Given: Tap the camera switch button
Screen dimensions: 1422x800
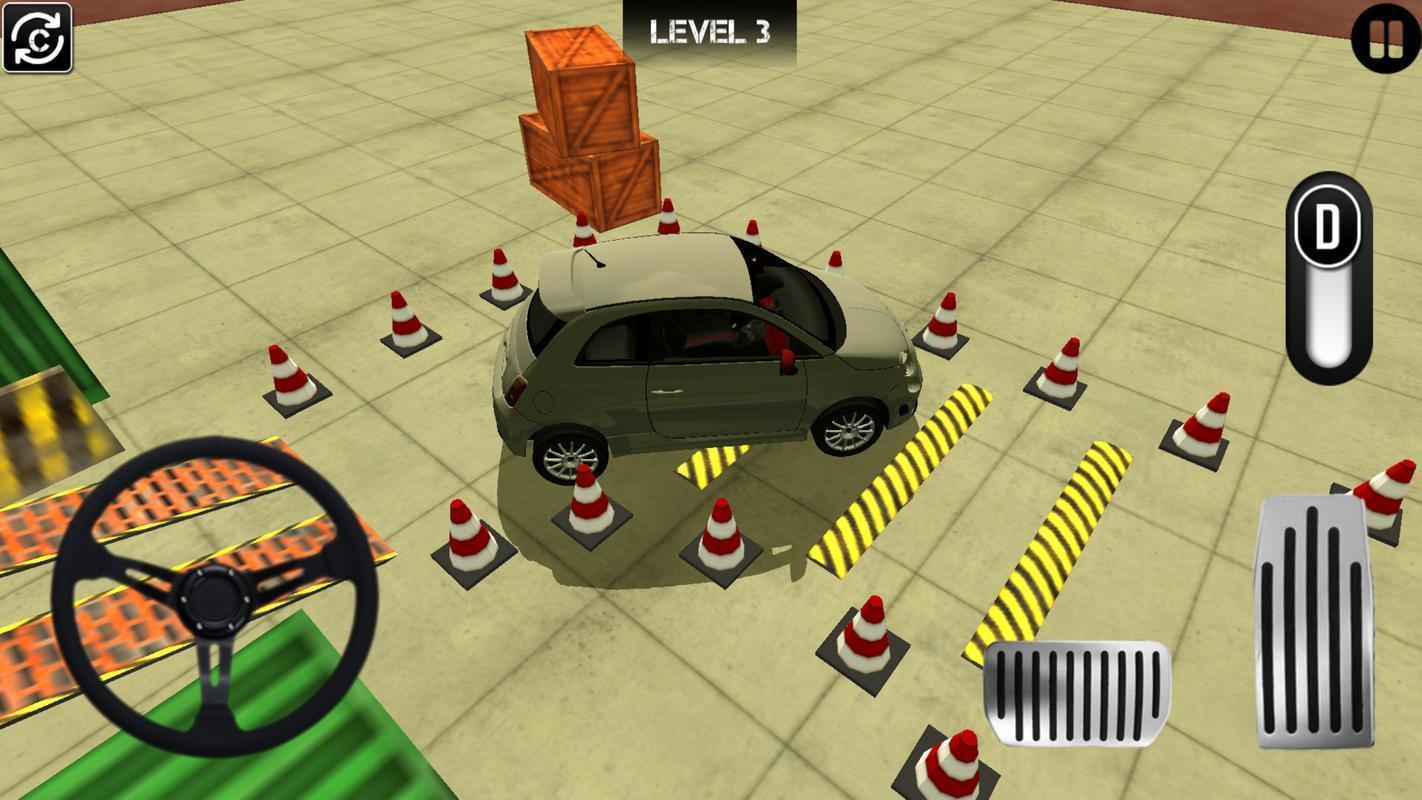Looking at the screenshot, I should [38, 38].
